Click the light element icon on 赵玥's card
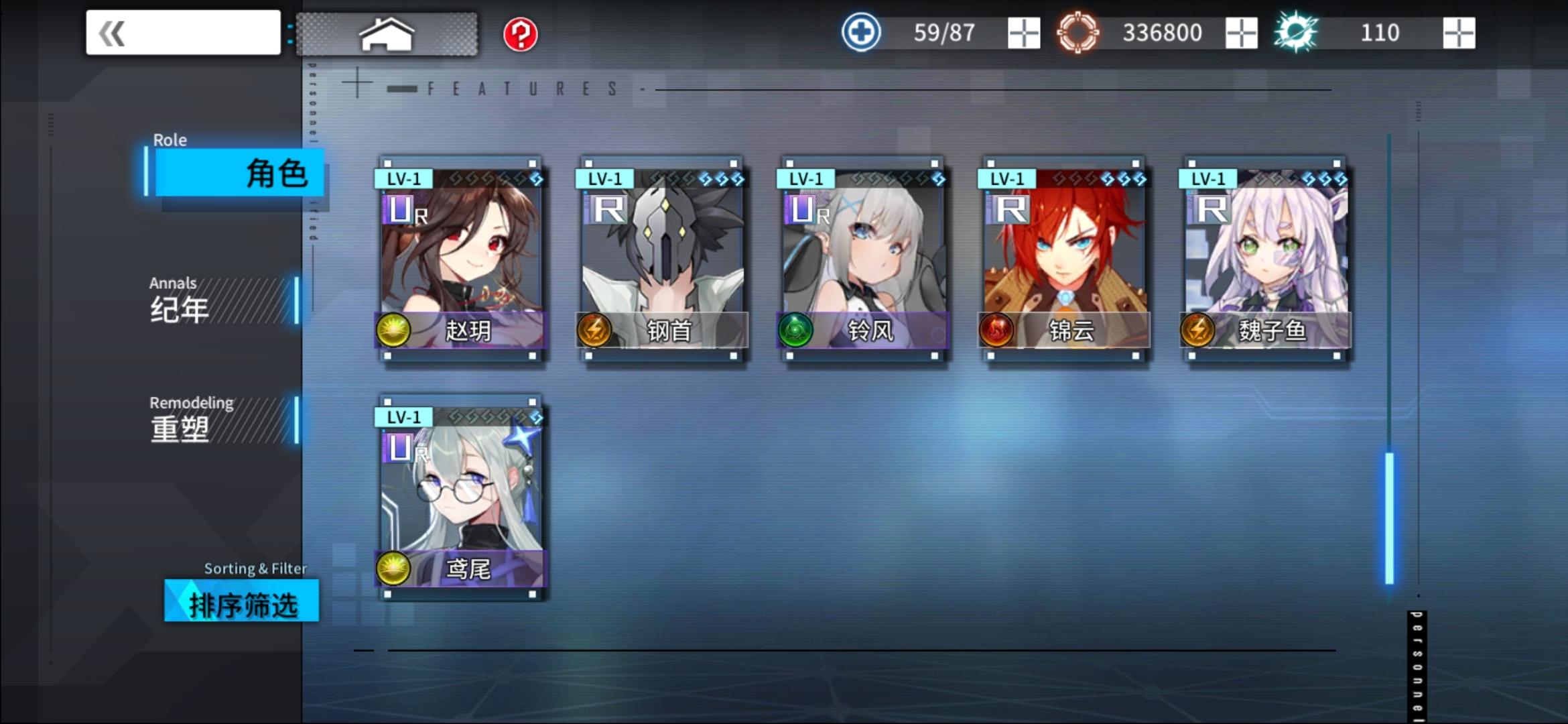Viewport: 1568px width, 724px height. (x=394, y=331)
